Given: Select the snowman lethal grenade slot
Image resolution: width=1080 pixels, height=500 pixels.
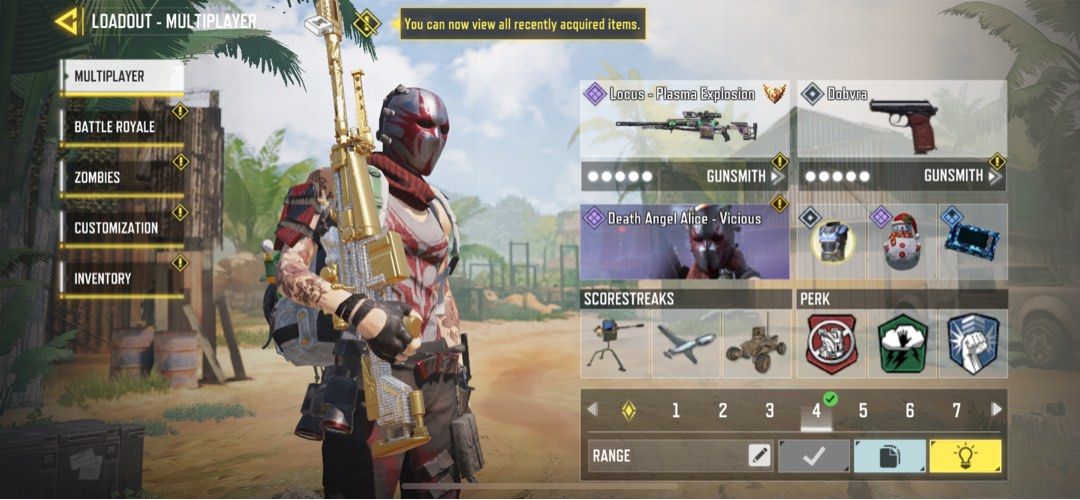Looking at the screenshot, I should [899, 243].
